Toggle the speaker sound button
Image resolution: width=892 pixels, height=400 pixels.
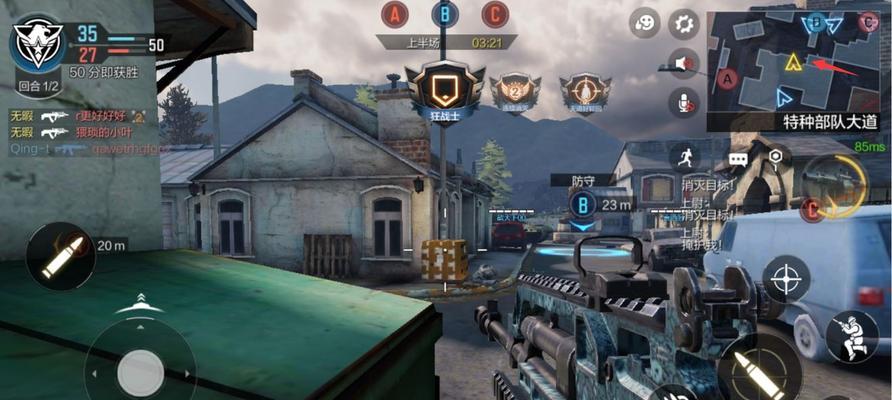pyautogui.click(x=684, y=62)
